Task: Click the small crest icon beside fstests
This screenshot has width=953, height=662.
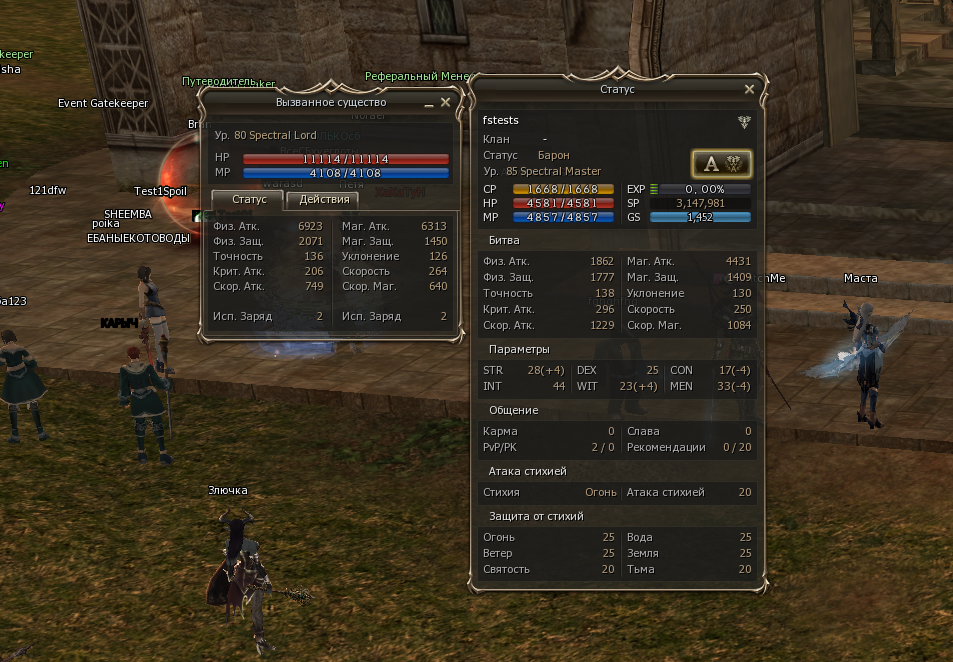Action: [744, 121]
